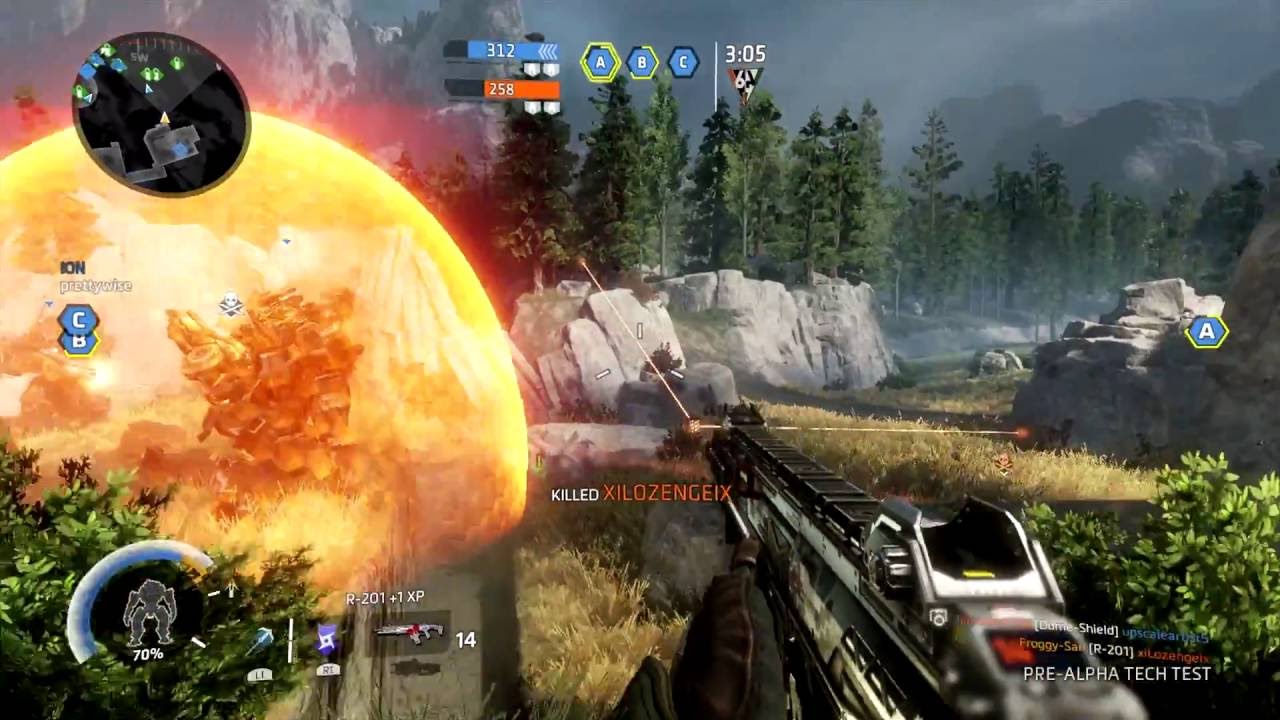
Task: Select hardpoint B icon beside the score bars
Action: tap(642, 62)
